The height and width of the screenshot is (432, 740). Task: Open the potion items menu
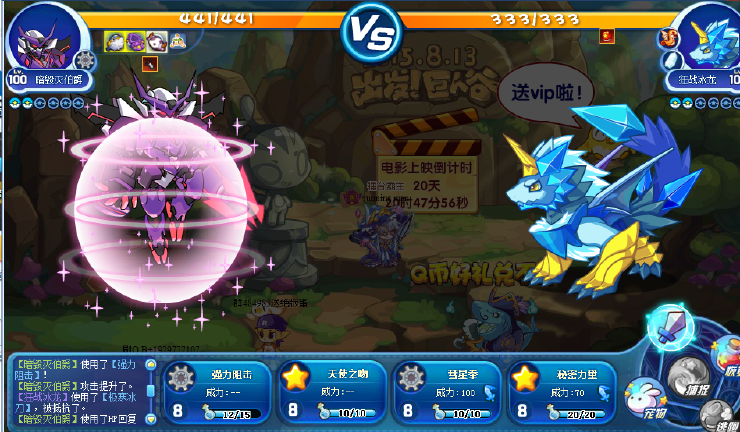729,355
